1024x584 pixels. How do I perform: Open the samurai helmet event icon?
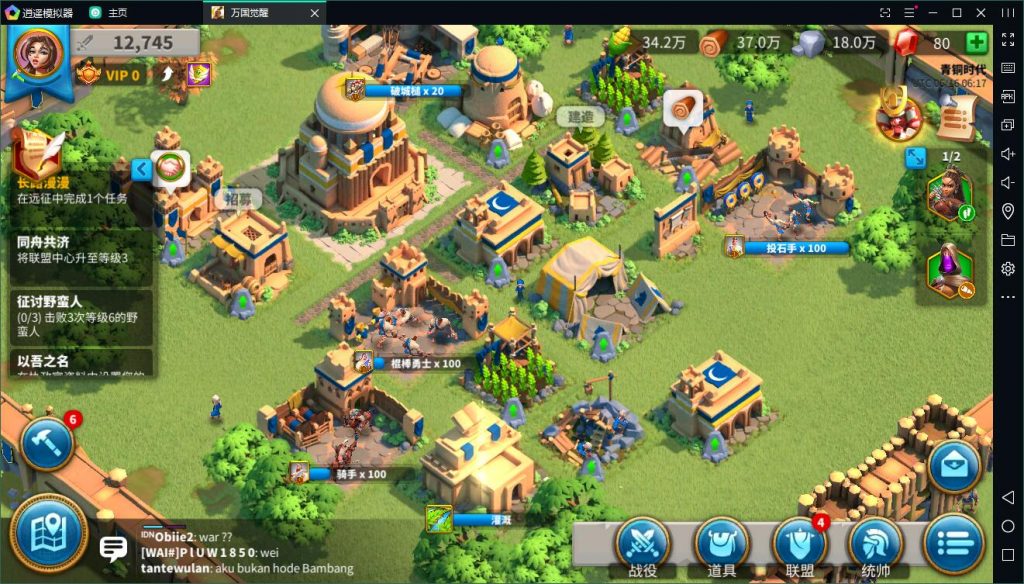pyautogui.click(x=897, y=115)
